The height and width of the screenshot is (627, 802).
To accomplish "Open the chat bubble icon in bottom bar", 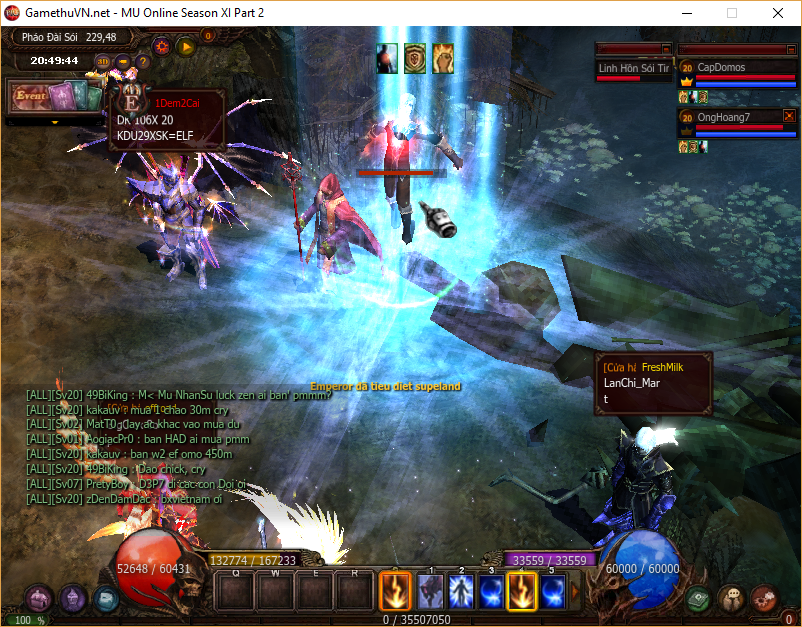I will (731, 598).
